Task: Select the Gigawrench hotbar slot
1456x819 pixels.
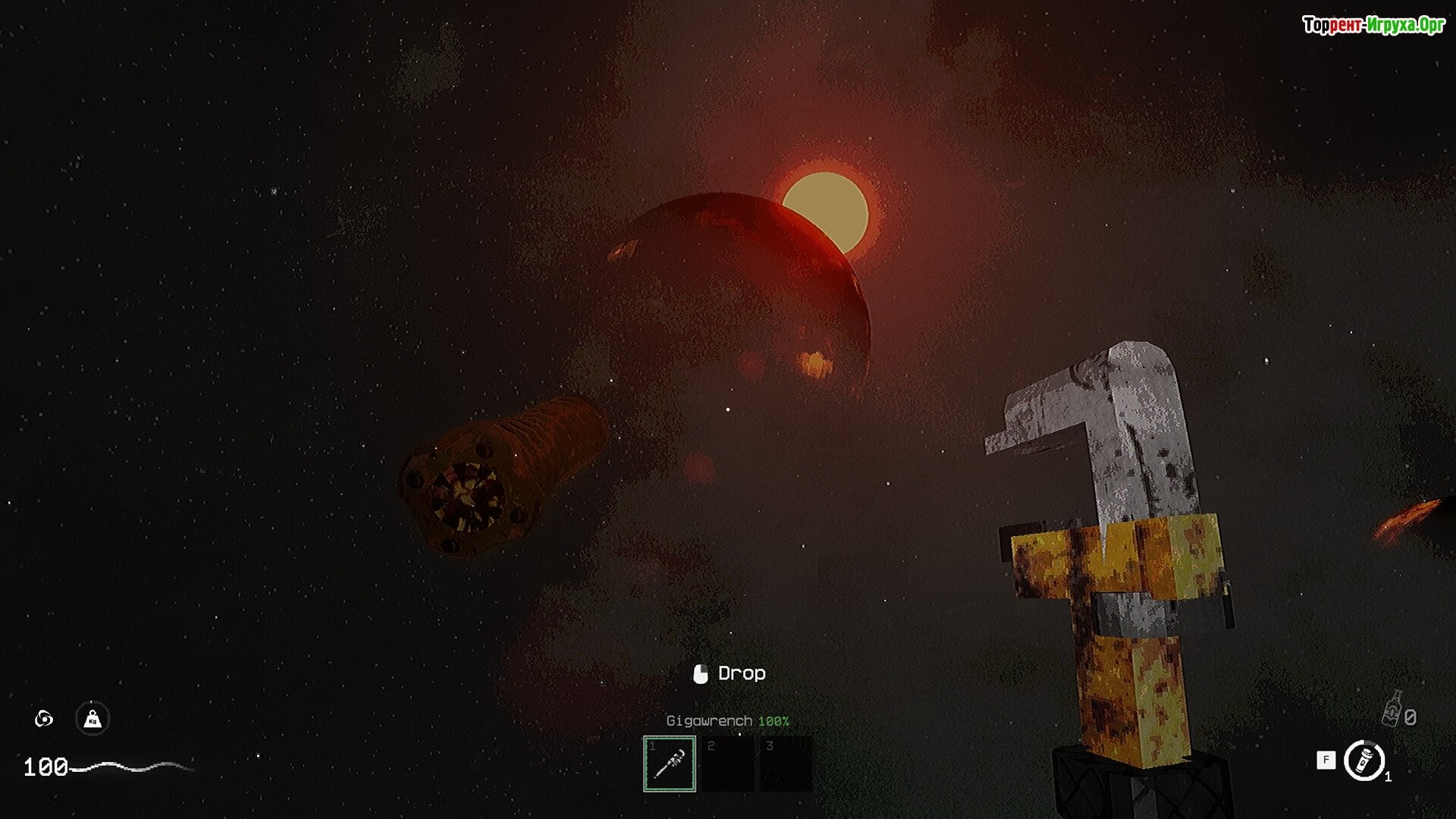Action: pyautogui.click(x=670, y=764)
